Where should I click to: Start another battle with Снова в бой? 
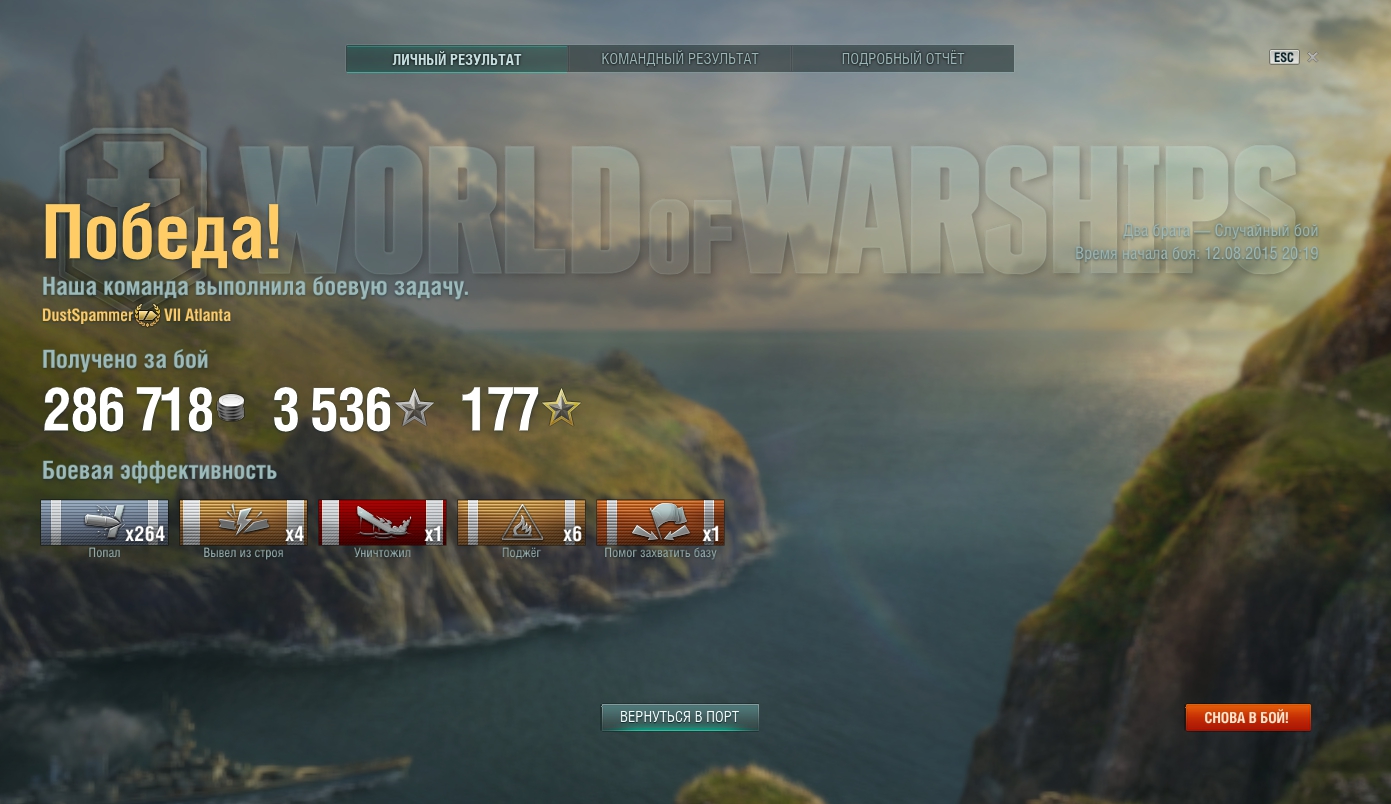pos(1247,717)
